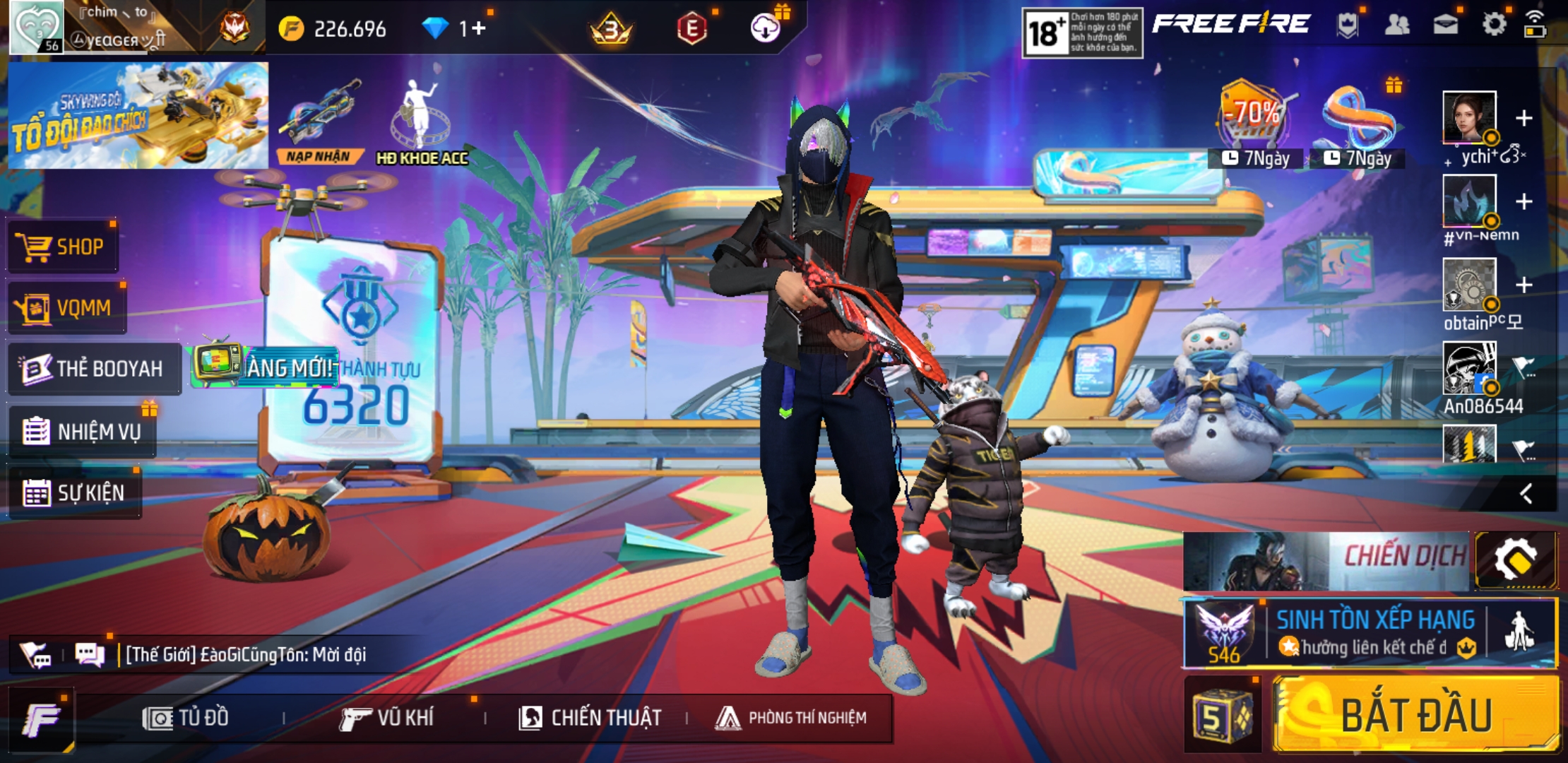Open the NẠP NHẬN top-up reward
The height and width of the screenshot is (763, 1568).
tap(319, 122)
